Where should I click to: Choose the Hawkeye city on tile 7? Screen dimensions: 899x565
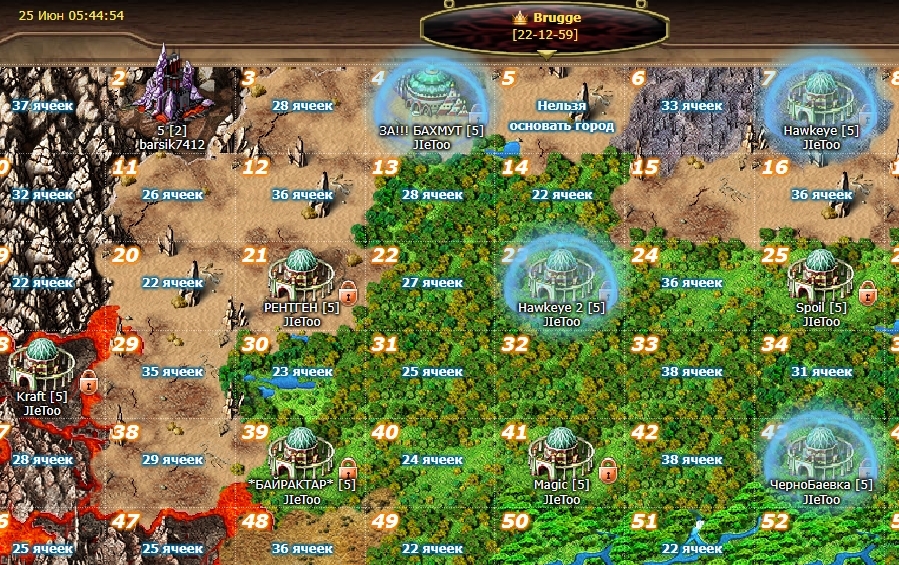[x=820, y=97]
